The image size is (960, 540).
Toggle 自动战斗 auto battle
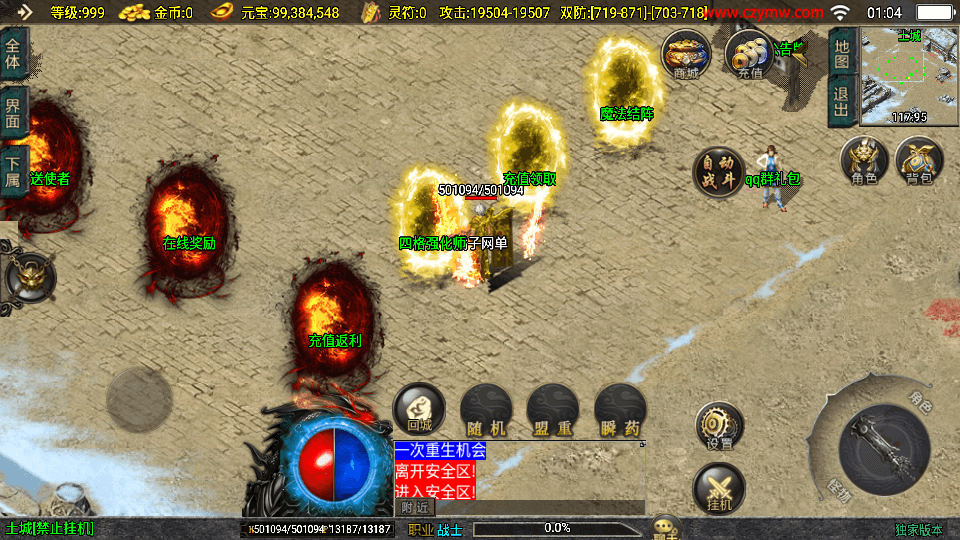pos(719,171)
